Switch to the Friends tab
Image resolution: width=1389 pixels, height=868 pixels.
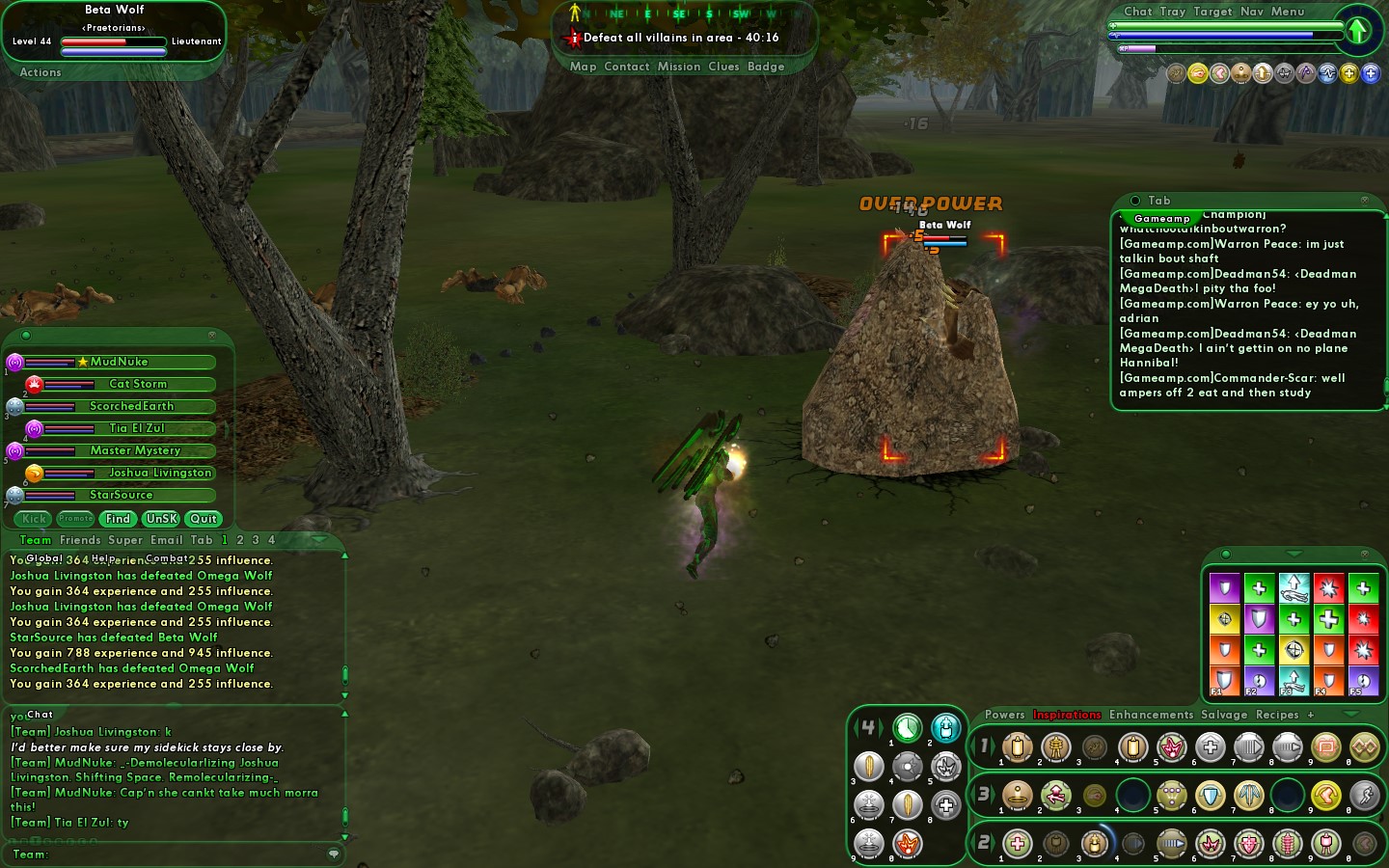[80, 540]
